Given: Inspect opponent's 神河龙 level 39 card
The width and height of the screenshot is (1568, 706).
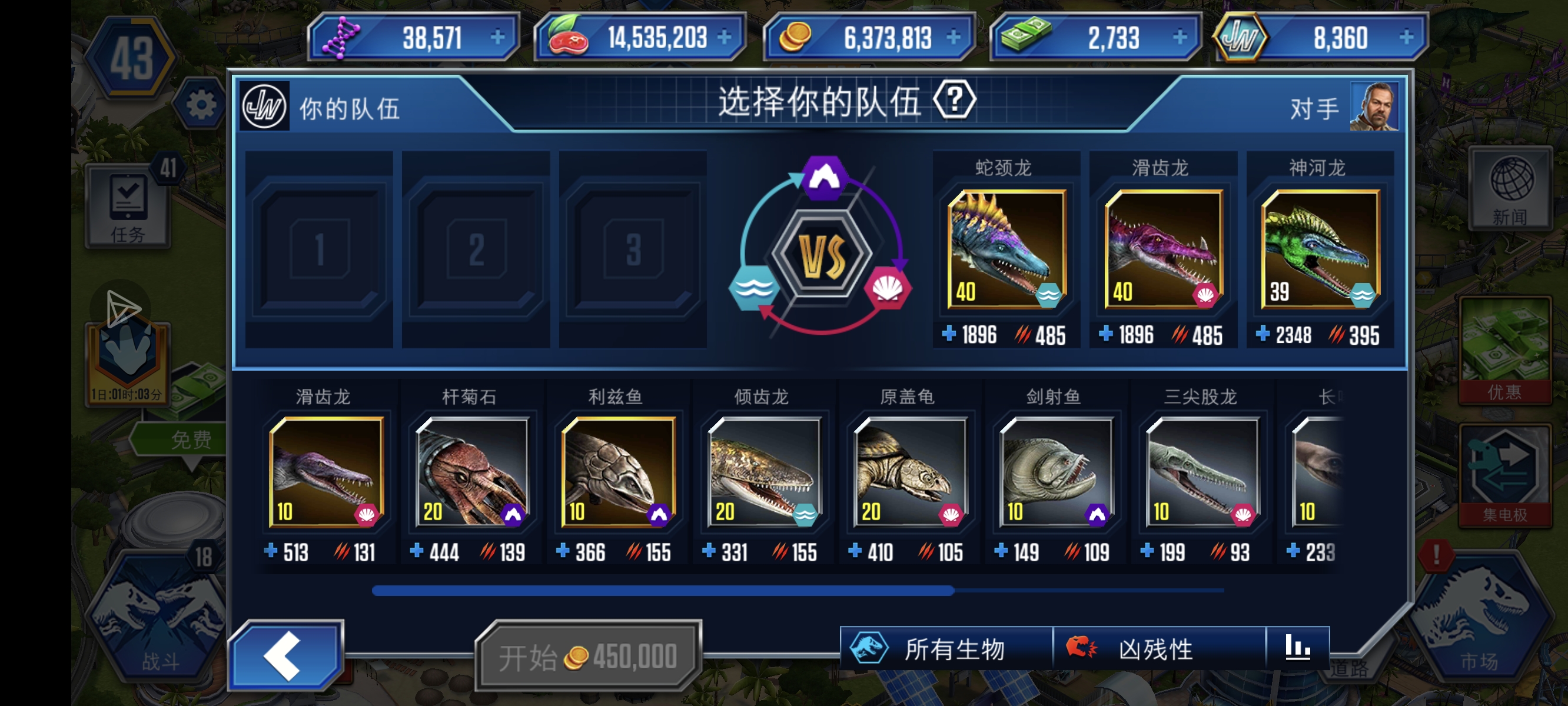Looking at the screenshot, I should (1320, 249).
